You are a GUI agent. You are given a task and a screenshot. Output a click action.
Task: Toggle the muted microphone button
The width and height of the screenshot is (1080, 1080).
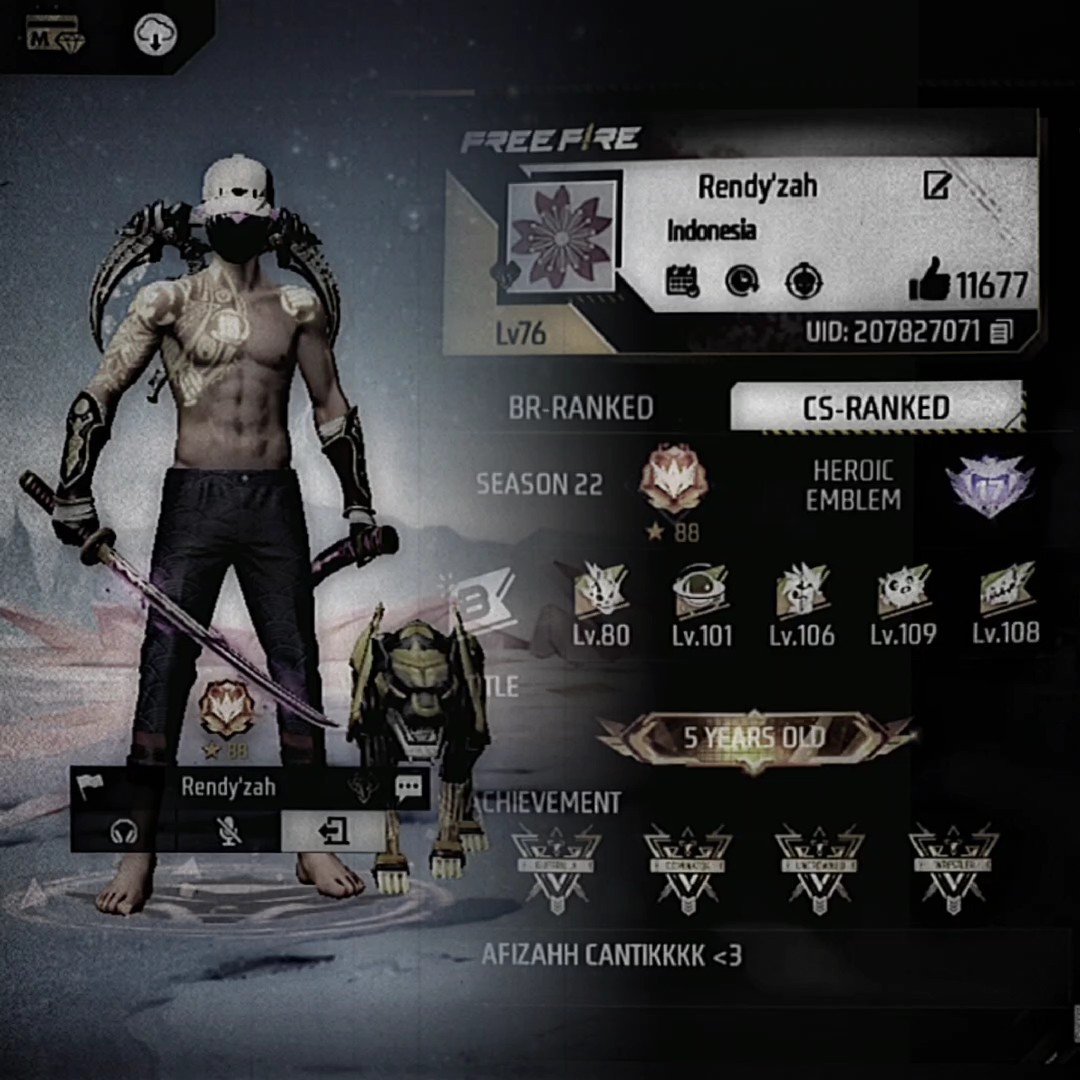pos(229,831)
